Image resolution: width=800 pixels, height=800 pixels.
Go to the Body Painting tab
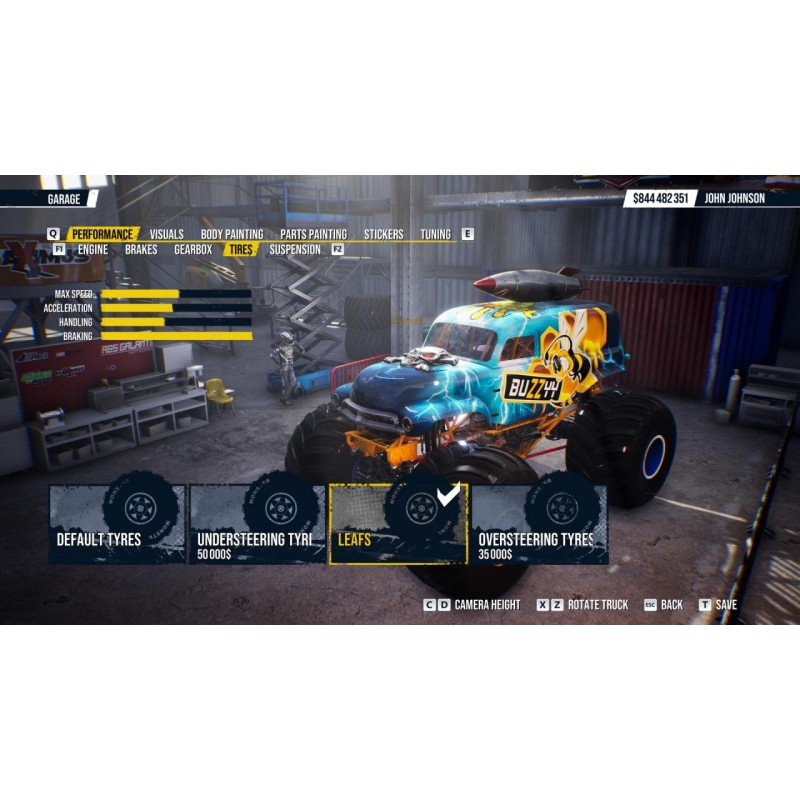232,234
